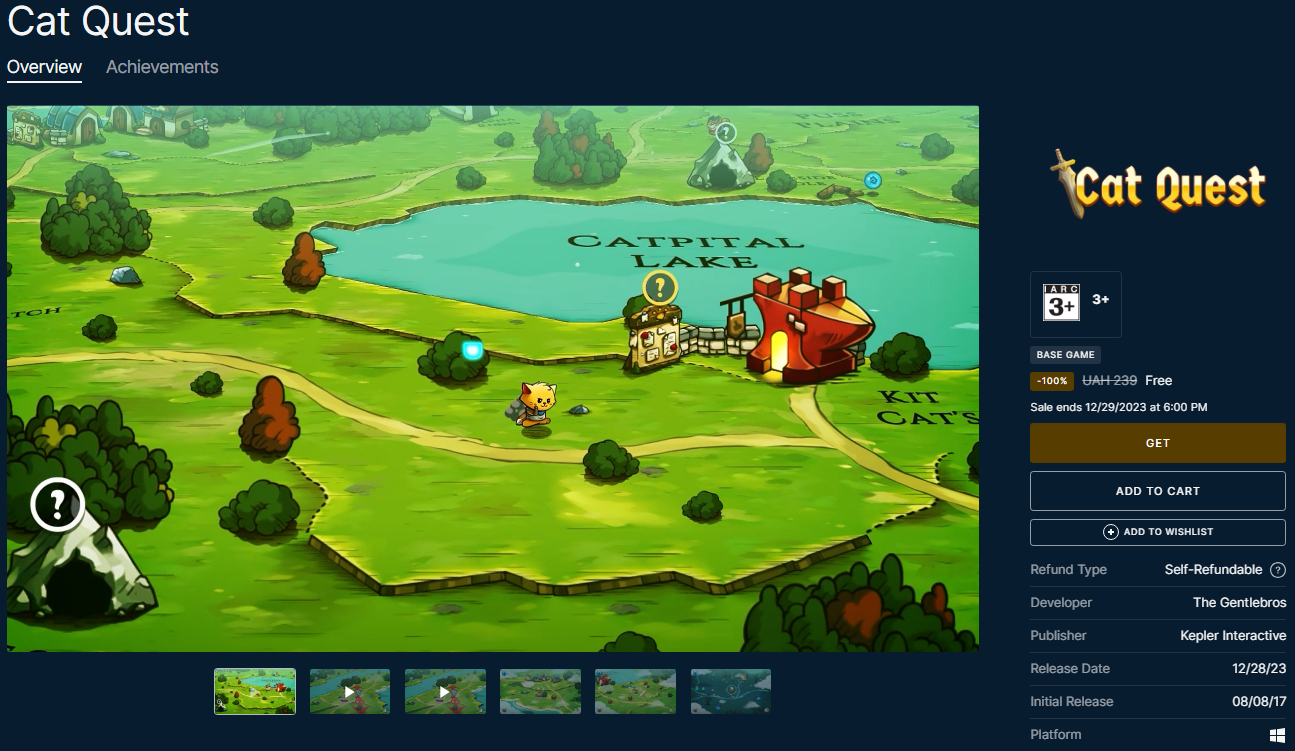The image size is (1295, 751).
Task: Click the GET button to claim the game
Action: (1157, 443)
